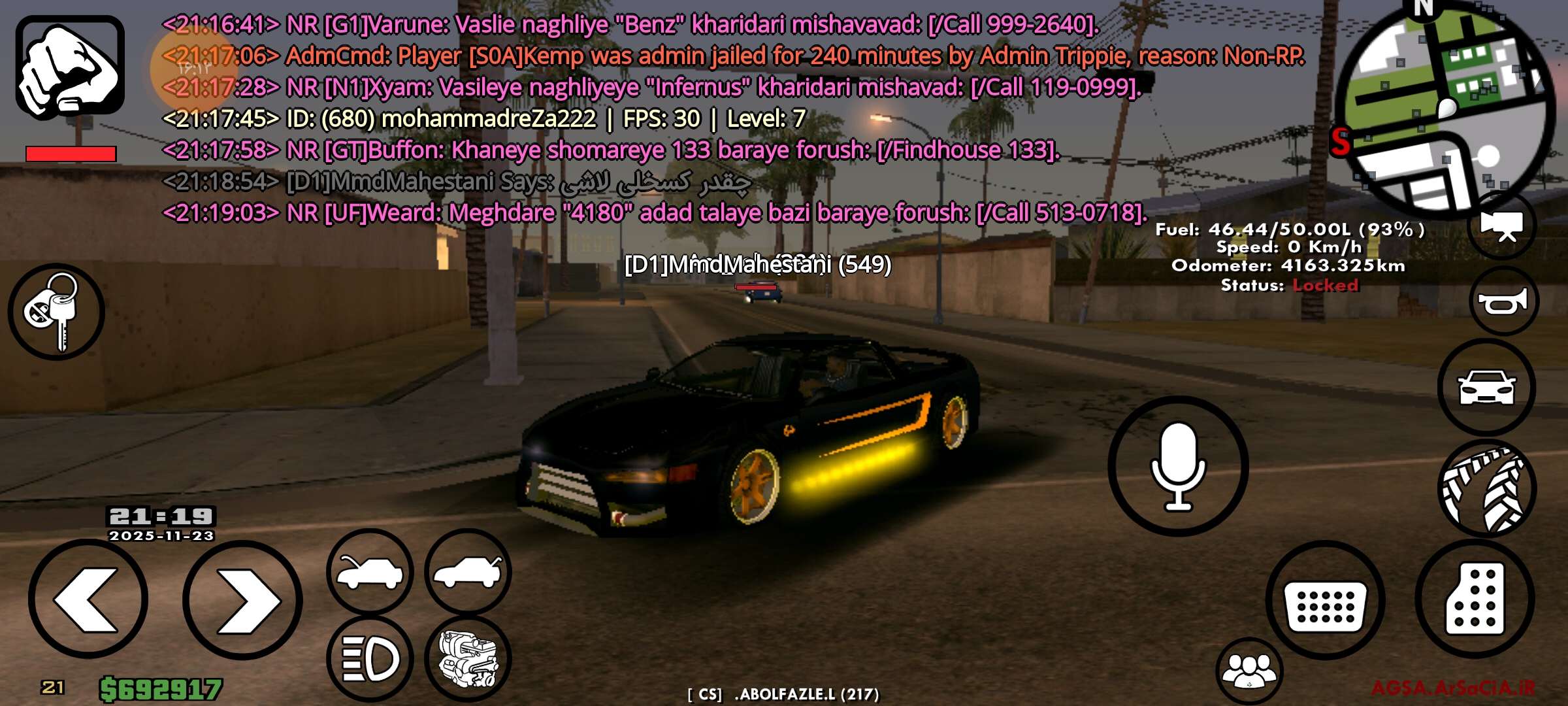Image resolution: width=1568 pixels, height=706 pixels.
Task: Toggle the car key lock button
Action: click(x=56, y=312)
